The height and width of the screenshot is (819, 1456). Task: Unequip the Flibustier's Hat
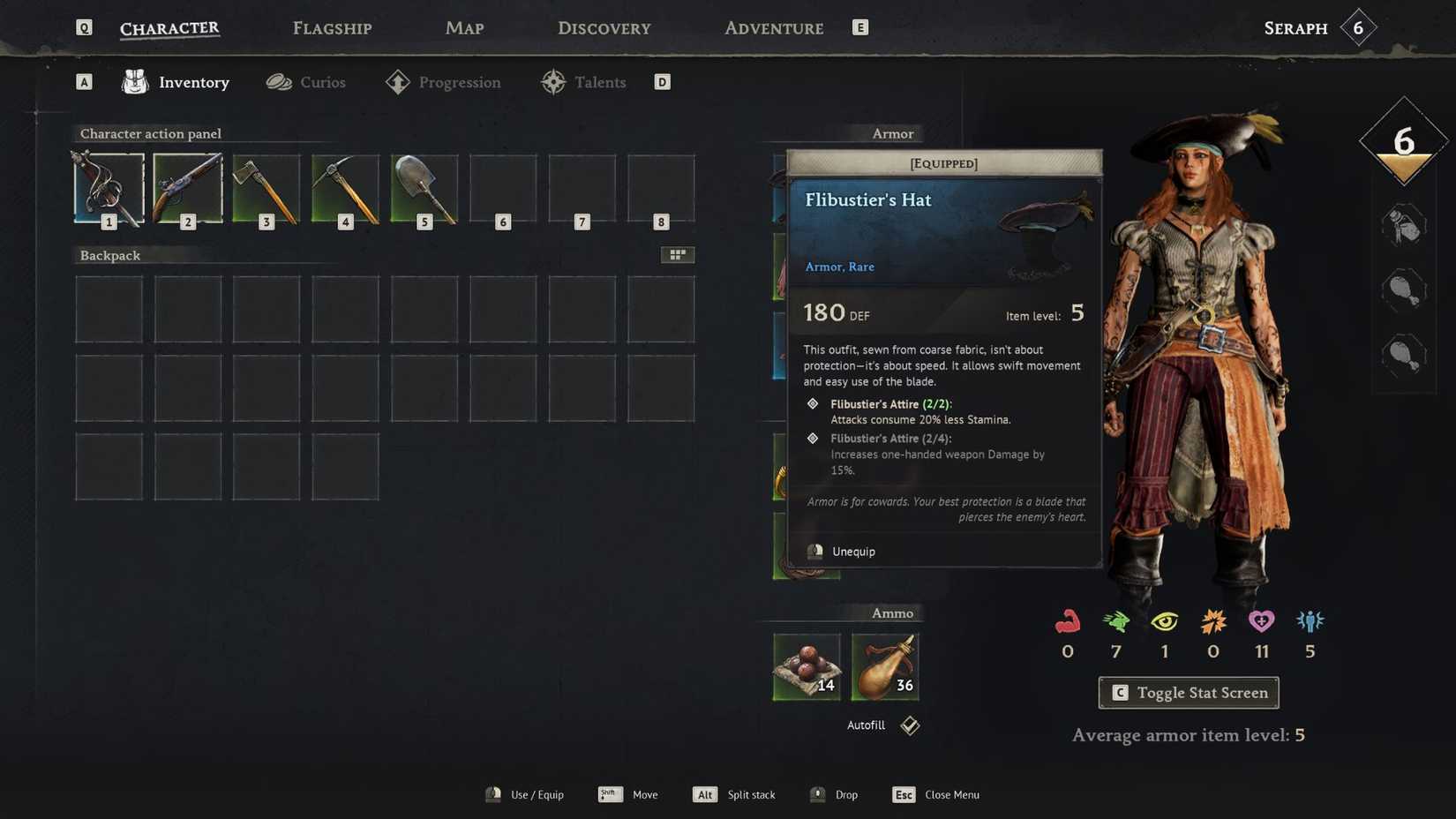tap(852, 551)
